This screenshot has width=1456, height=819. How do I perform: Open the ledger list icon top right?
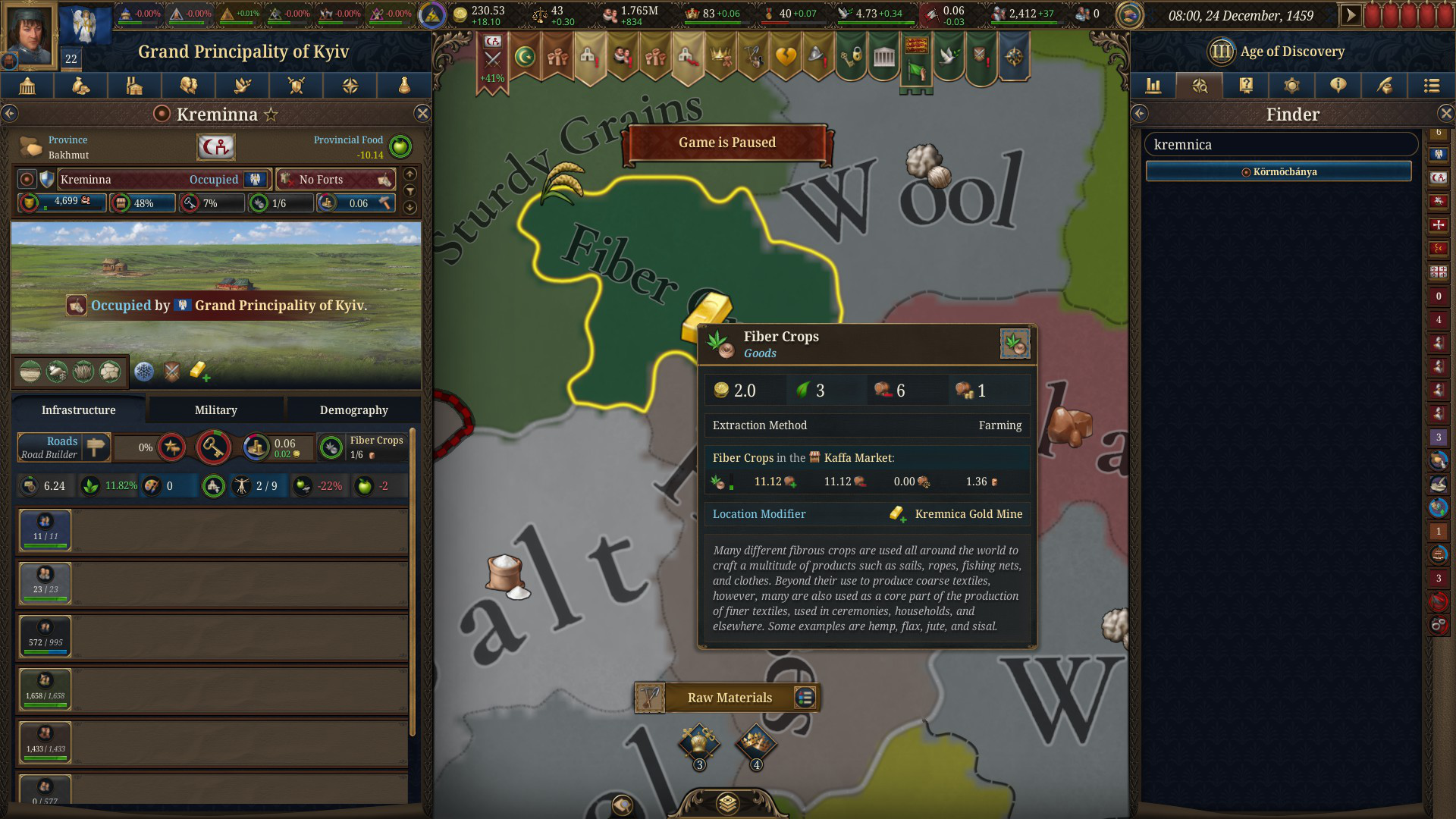click(1432, 86)
